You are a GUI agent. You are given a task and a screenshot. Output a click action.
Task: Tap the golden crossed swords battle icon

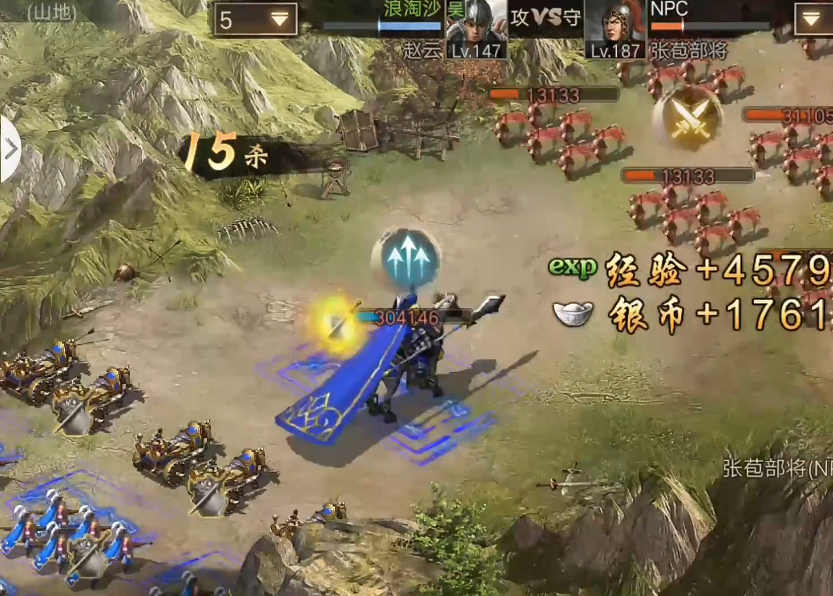click(x=687, y=119)
